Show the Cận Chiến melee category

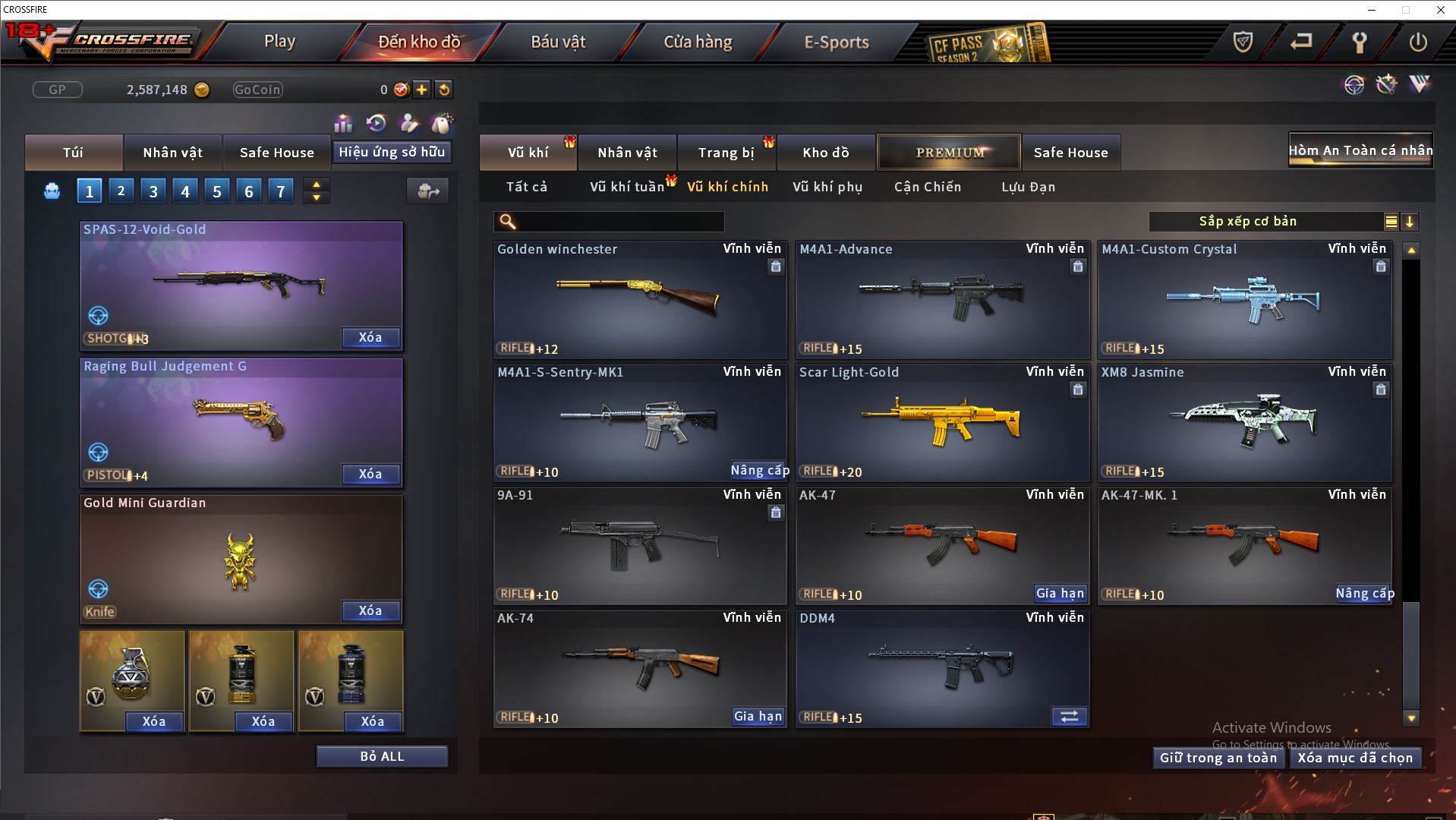pos(927,187)
